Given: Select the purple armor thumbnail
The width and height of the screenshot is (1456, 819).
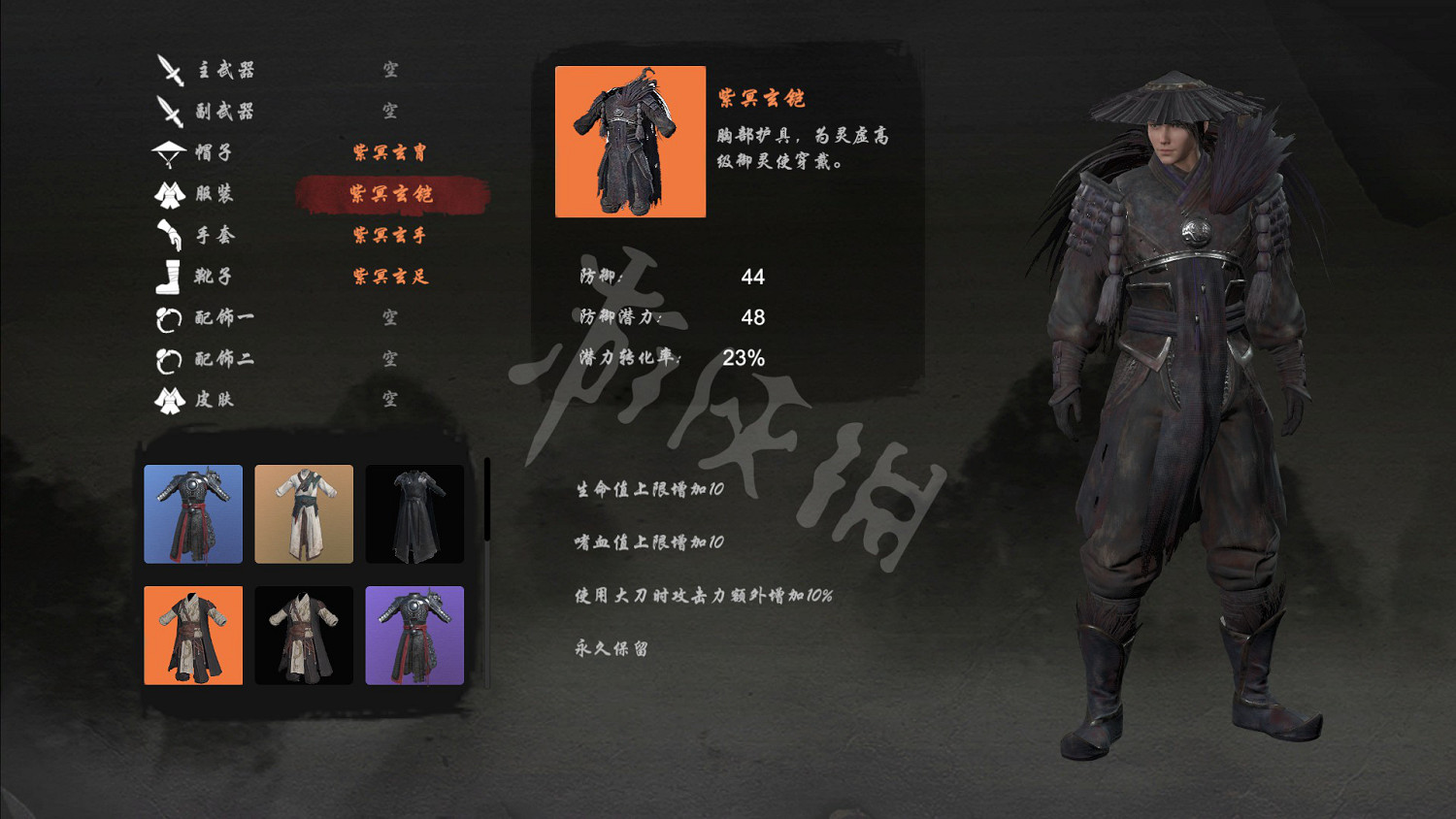Looking at the screenshot, I should pos(414,635).
